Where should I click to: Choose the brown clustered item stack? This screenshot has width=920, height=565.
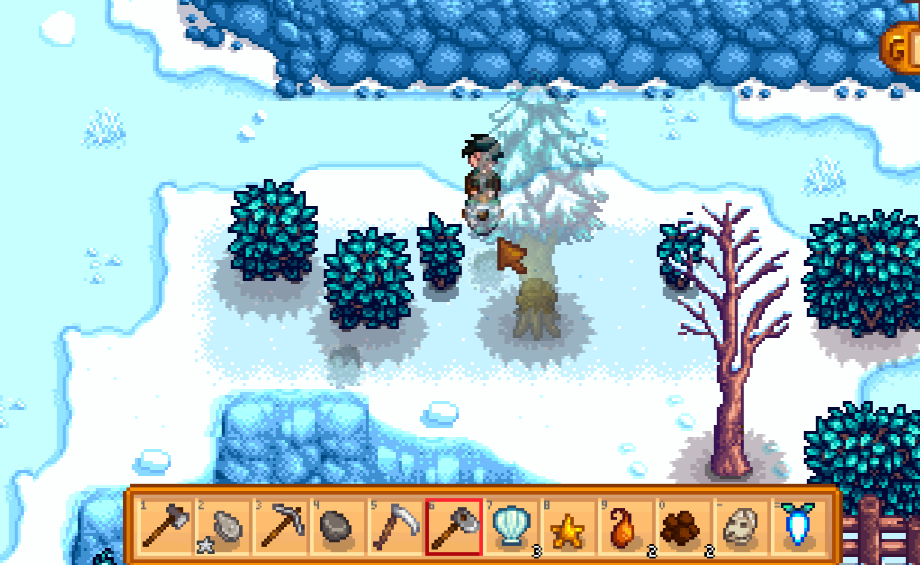(x=682, y=525)
